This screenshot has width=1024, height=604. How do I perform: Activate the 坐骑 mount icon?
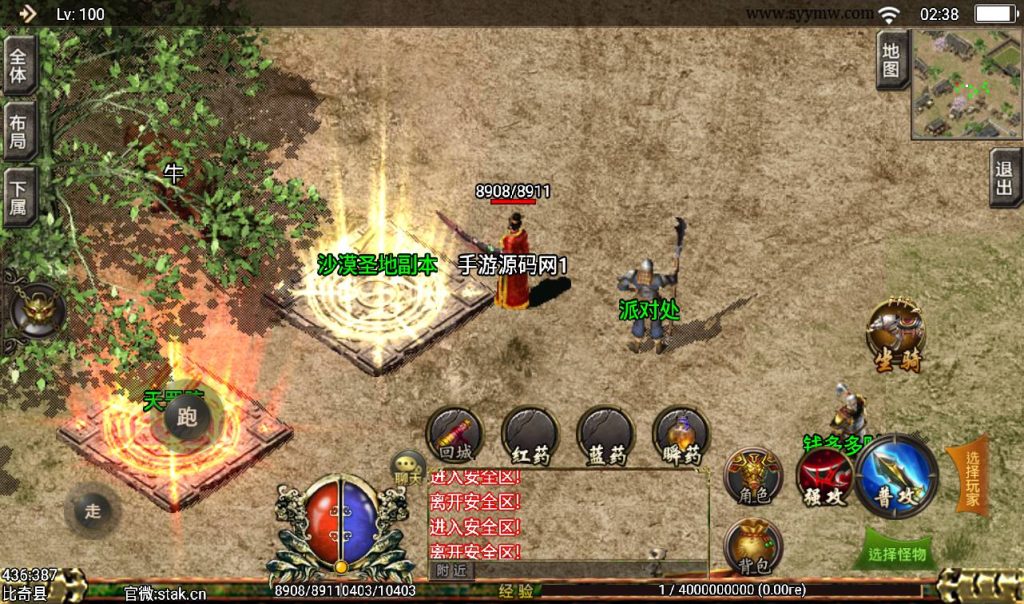click(895, 333)
